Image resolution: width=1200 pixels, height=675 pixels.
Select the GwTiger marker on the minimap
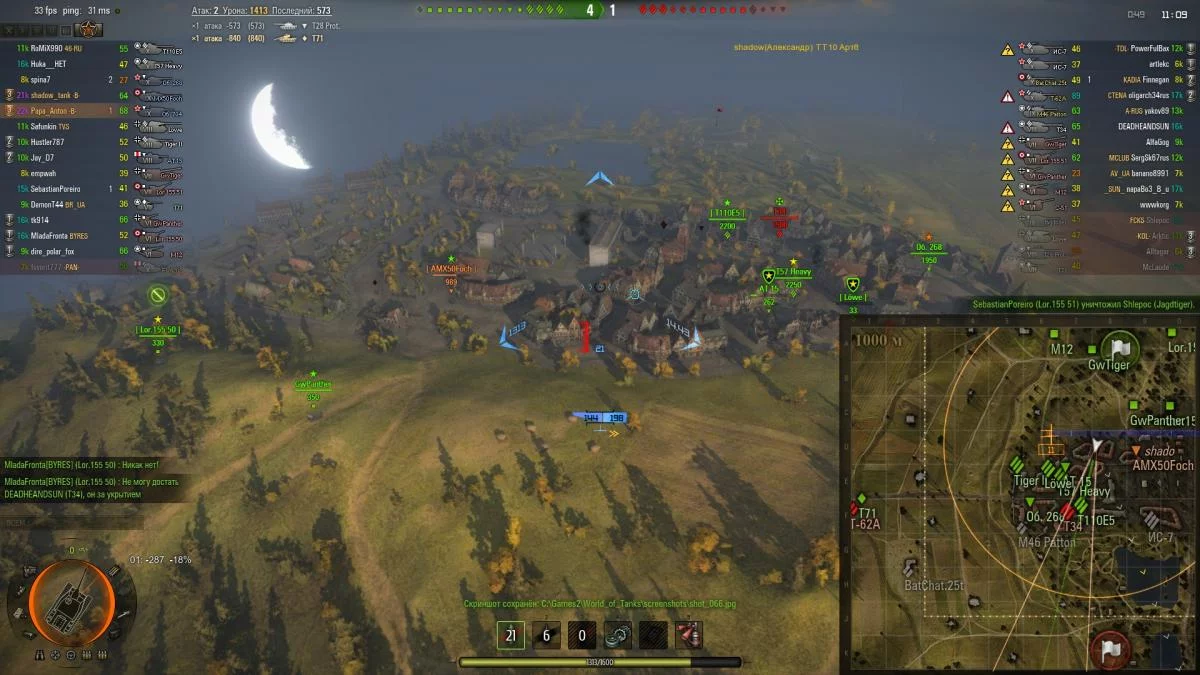1119,350
